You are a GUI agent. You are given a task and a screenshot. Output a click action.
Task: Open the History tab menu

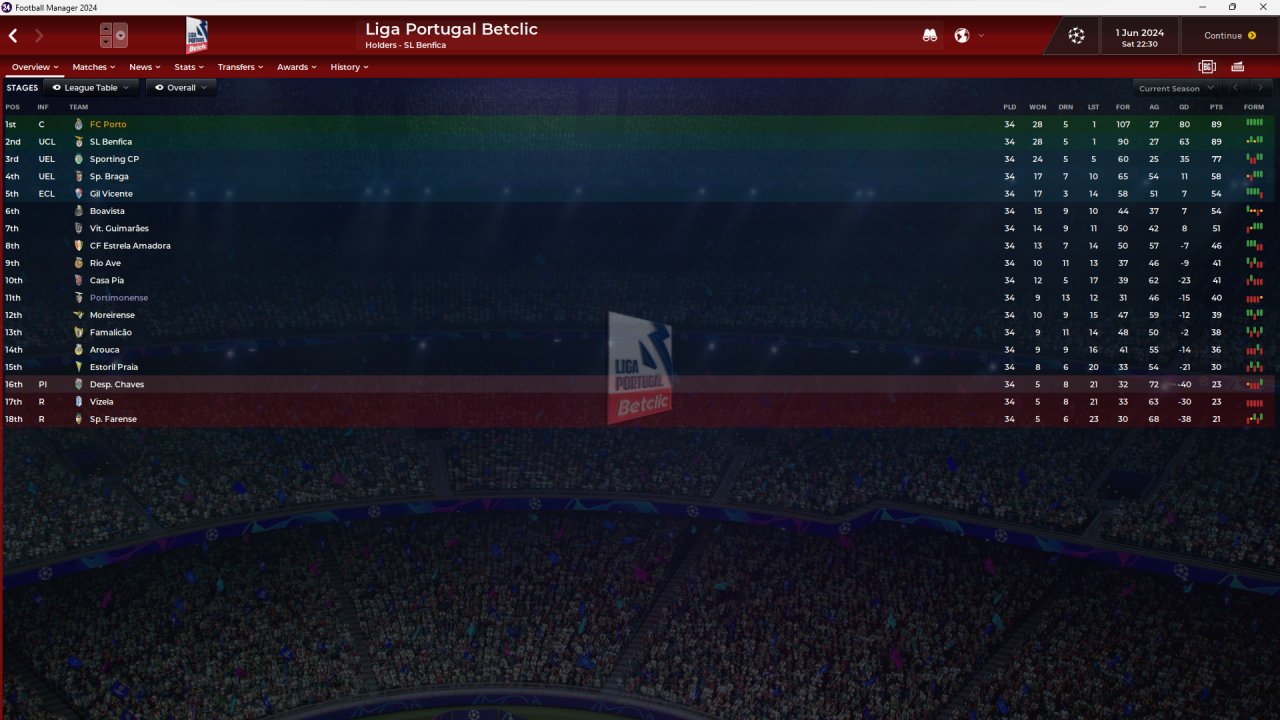coord(349,67)
